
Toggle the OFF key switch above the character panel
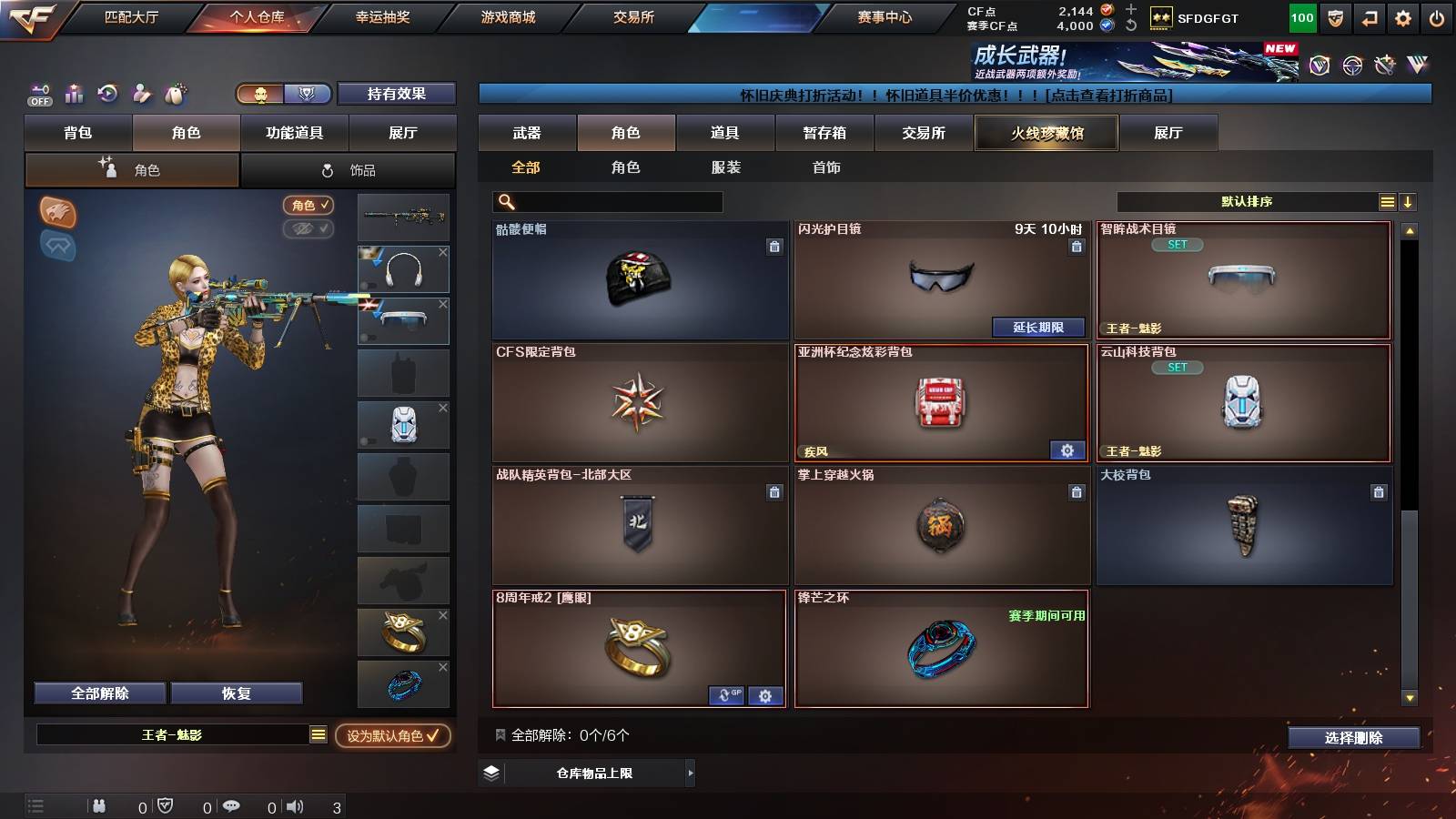[38, 94]
